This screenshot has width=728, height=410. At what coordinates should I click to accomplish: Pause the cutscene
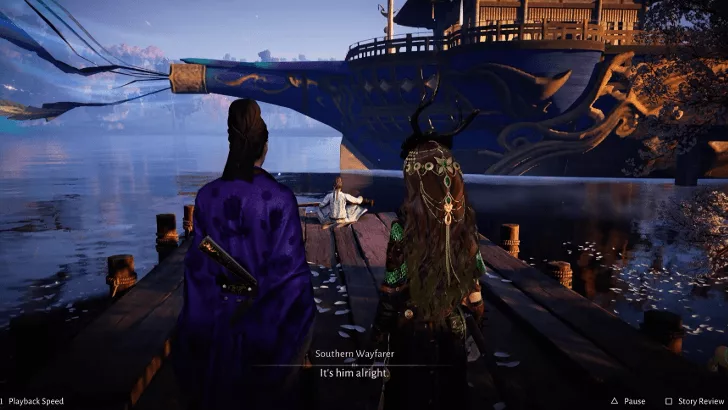[x=627, y=401]
